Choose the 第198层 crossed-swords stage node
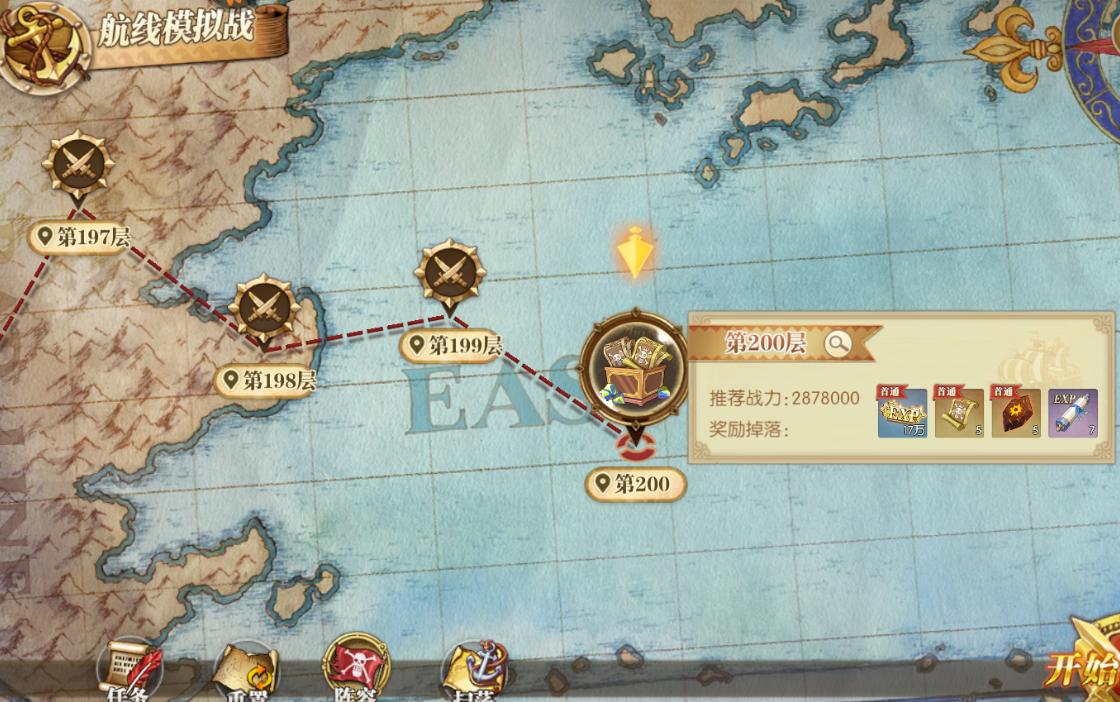This screenshot has height=702, width=1120. coord(265,307)
